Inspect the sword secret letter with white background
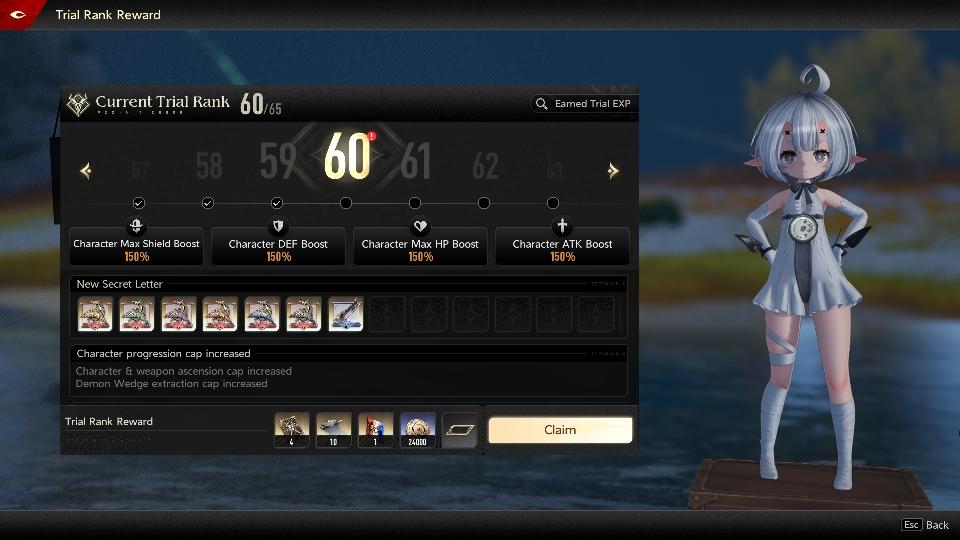Image resolution: width=960 pixels, height=540 pixels. pyautogui.click(x=346, y=314)
